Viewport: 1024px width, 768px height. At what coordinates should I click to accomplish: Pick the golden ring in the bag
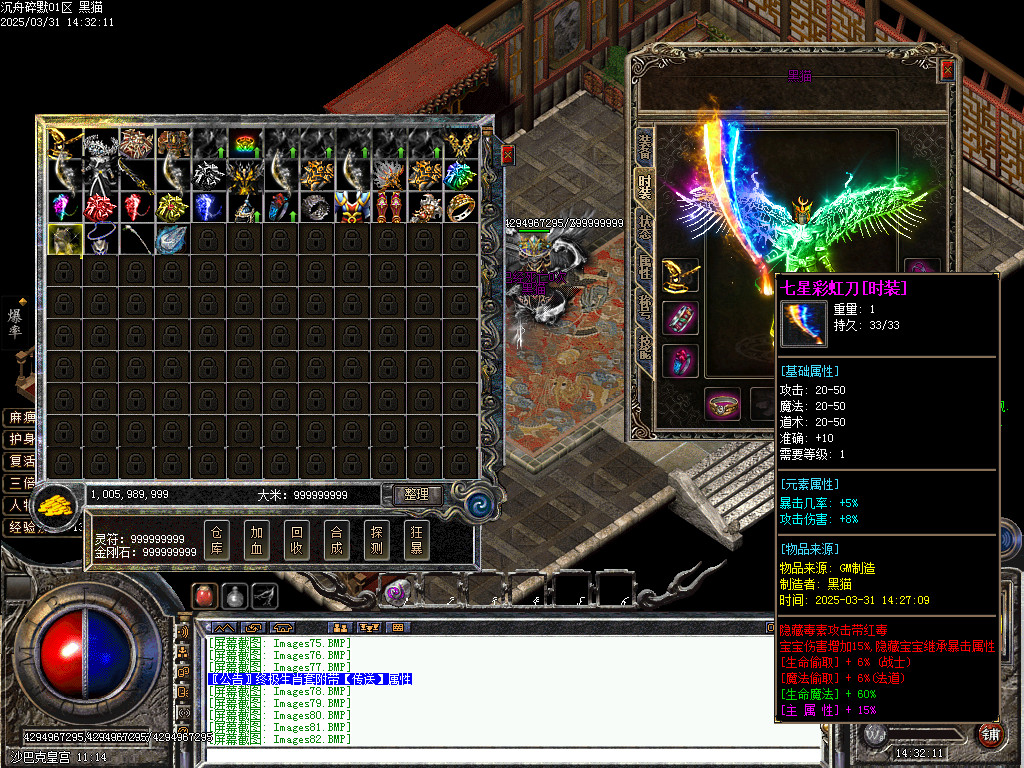point(461,207)
